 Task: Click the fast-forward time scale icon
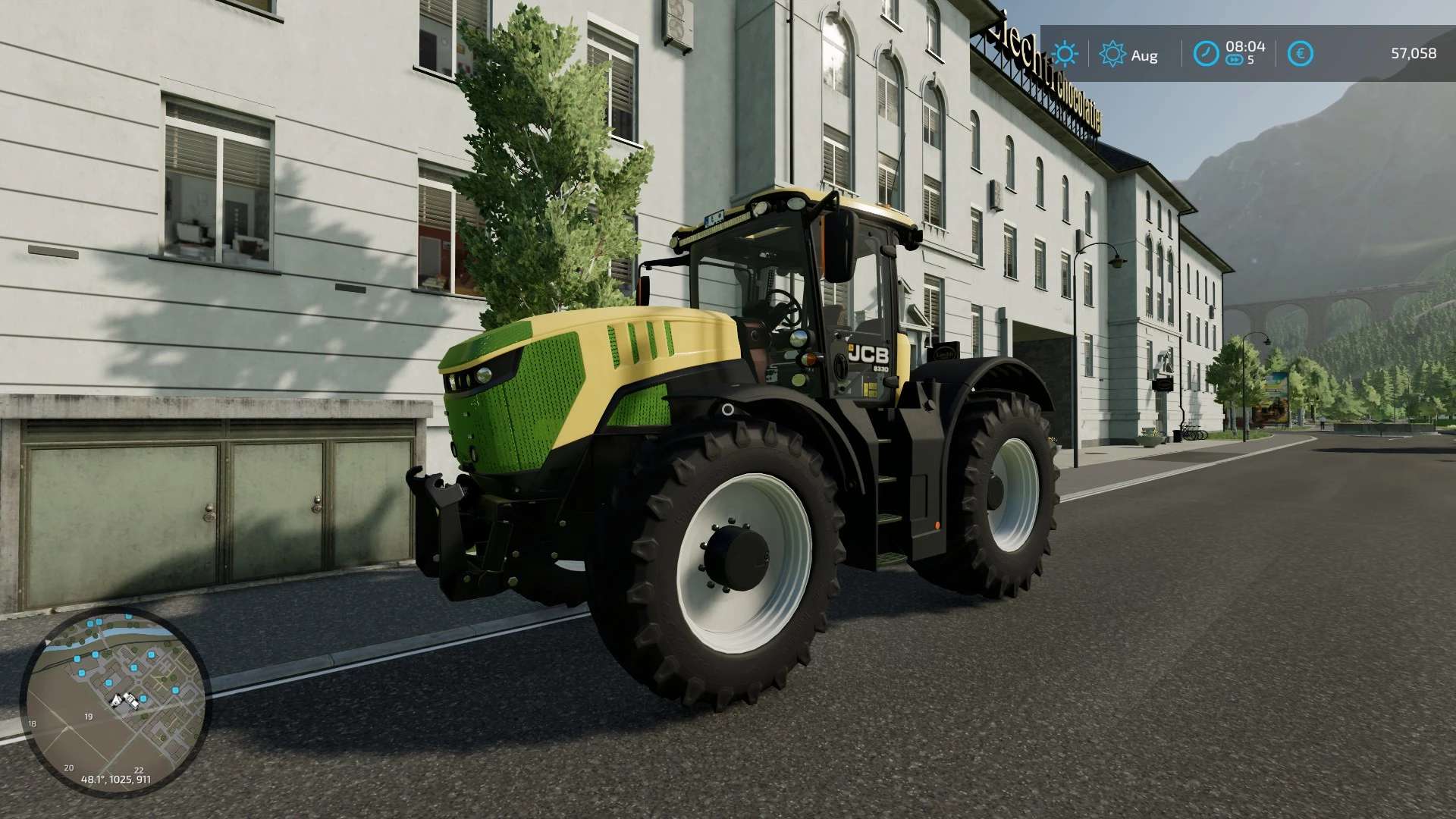coord(1235,58)
